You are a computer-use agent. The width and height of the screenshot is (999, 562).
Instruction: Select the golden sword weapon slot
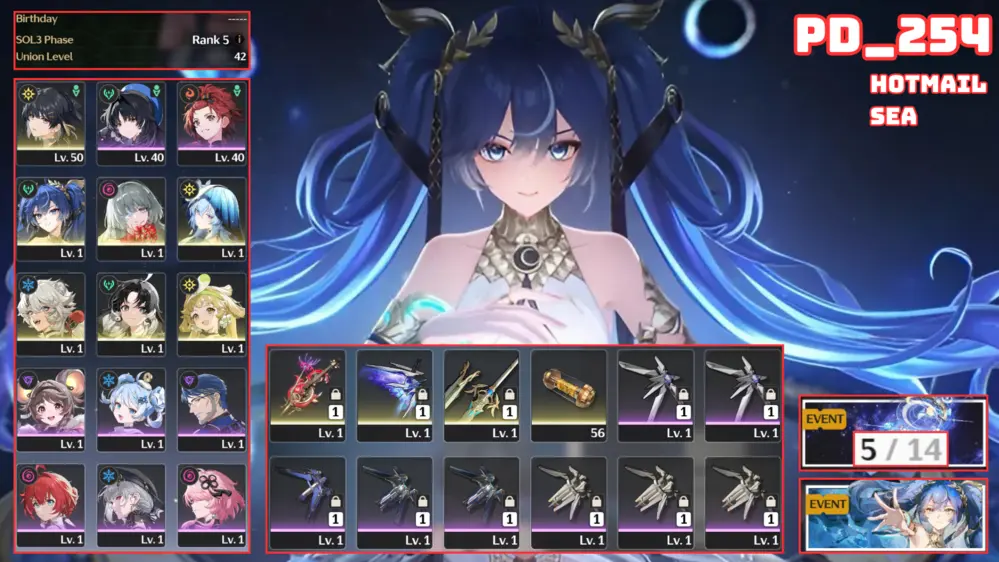coord(481,394)
